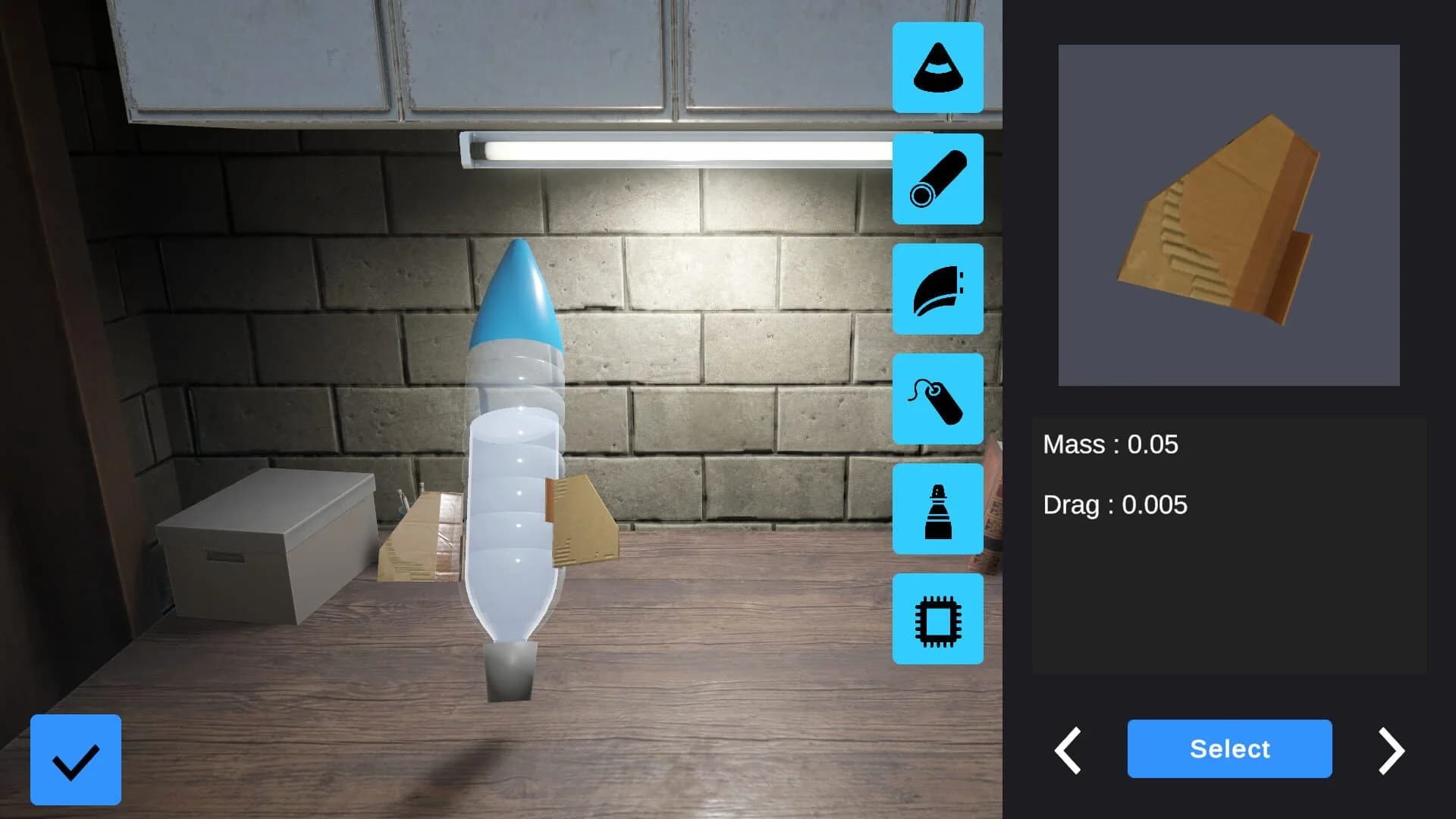Select the electronics chip category icon
The height and width of the screenshot is (819, 1456).
(x=937, y=619)
